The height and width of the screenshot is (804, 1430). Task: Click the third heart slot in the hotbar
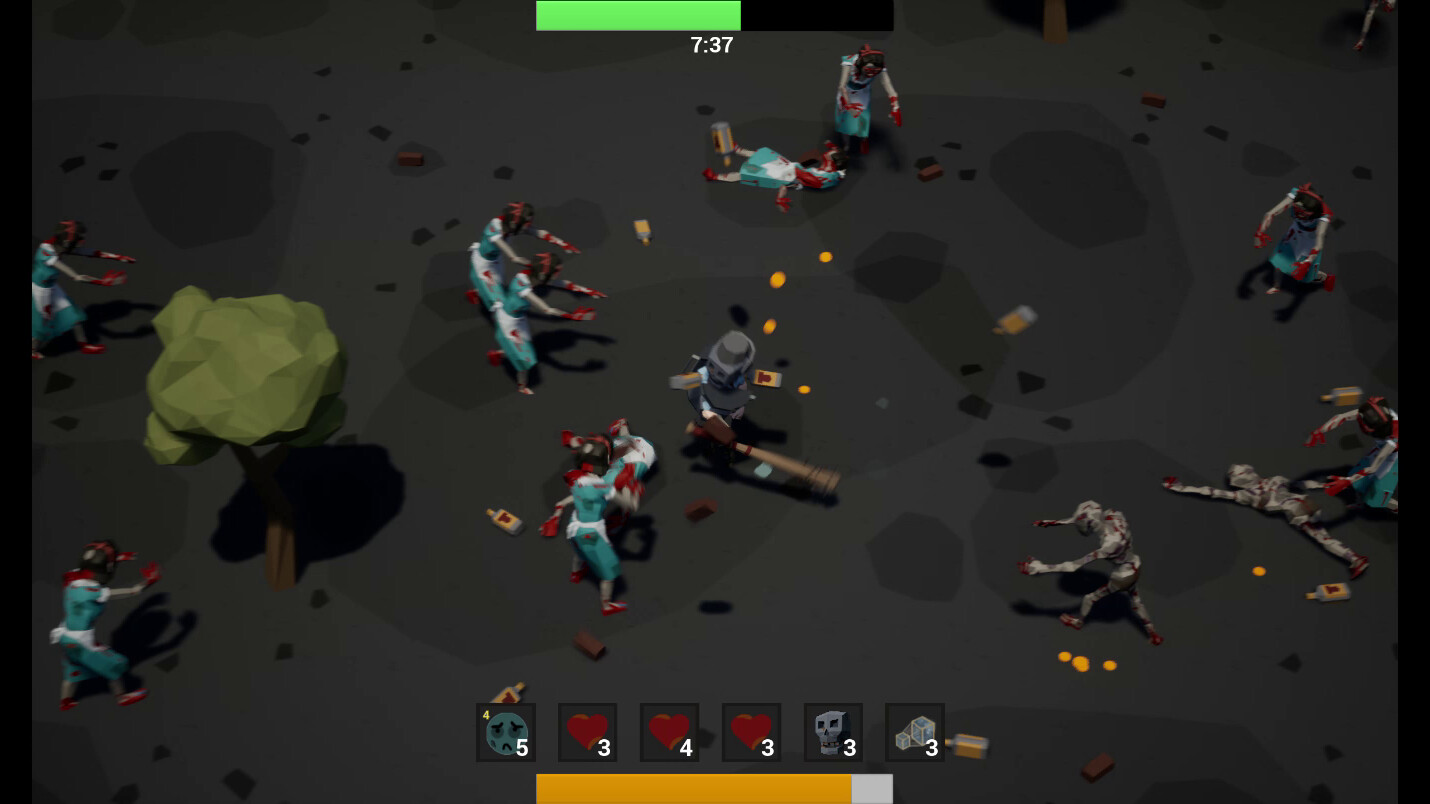tap(751, 732)
